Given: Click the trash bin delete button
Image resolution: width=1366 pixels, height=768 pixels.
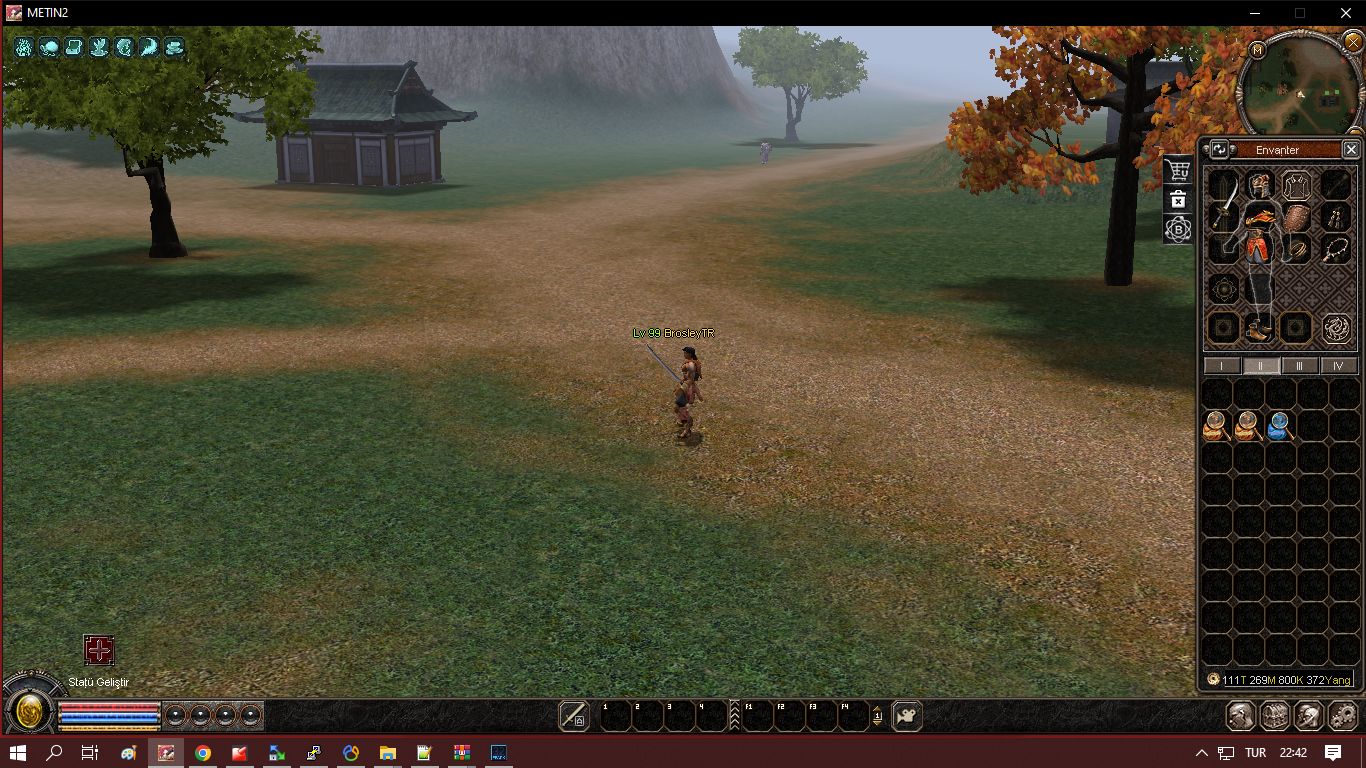Looking at the screenshot, I should pos(1179,199).
